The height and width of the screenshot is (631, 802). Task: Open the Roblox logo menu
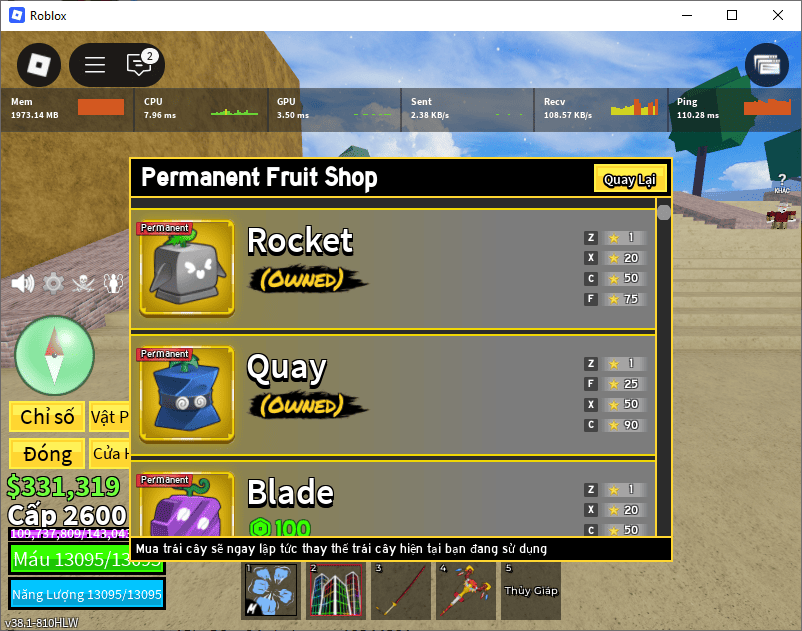pos(39,65)
